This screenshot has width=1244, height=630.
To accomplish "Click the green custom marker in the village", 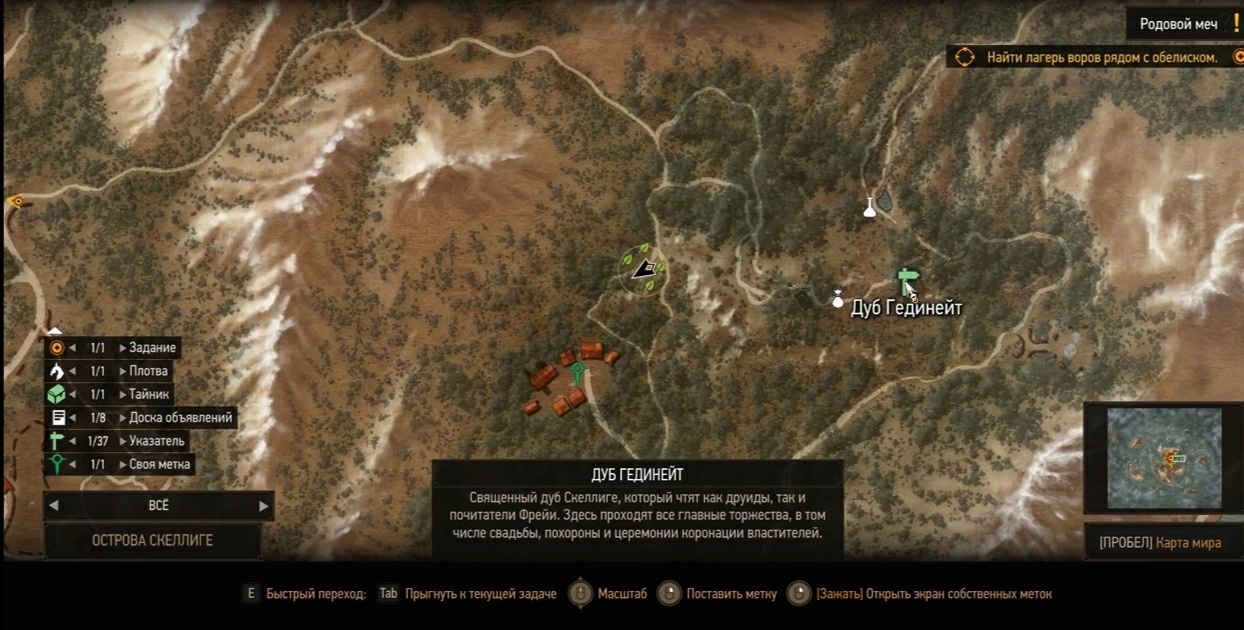I will pyautogui.click(x=577, y=374).
